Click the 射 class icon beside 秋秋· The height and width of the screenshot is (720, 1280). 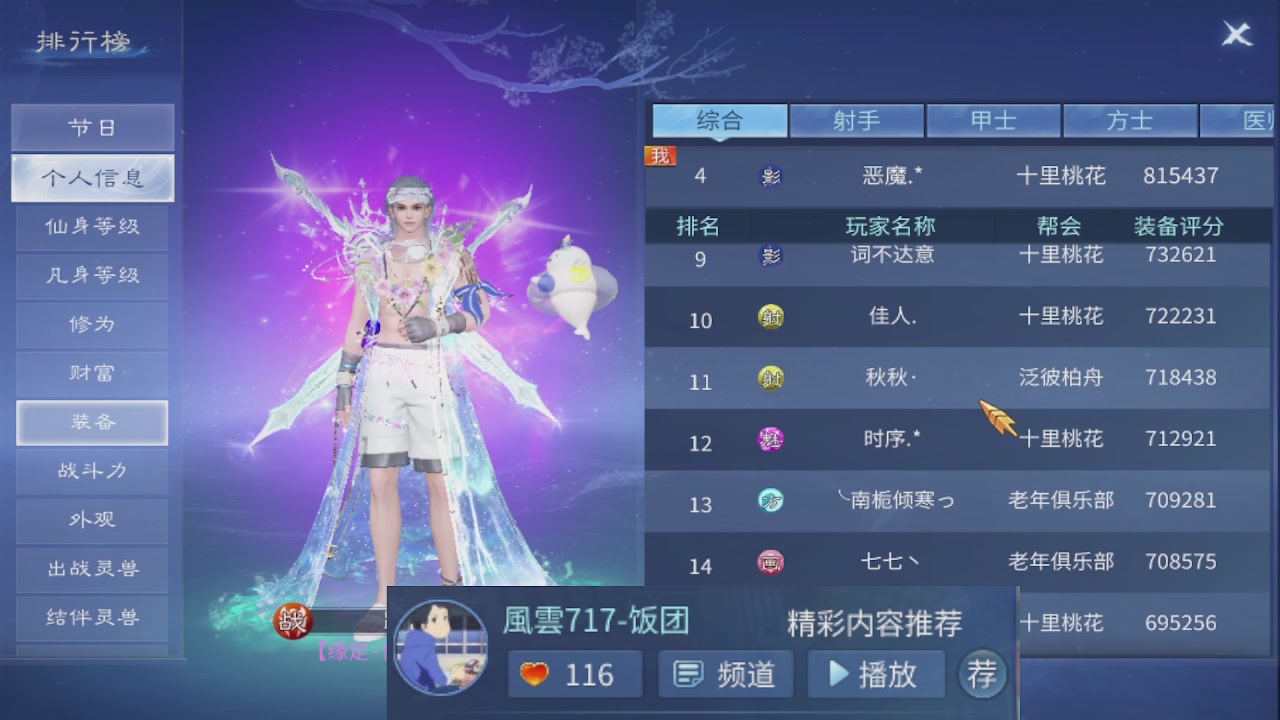tap(769, 379)
